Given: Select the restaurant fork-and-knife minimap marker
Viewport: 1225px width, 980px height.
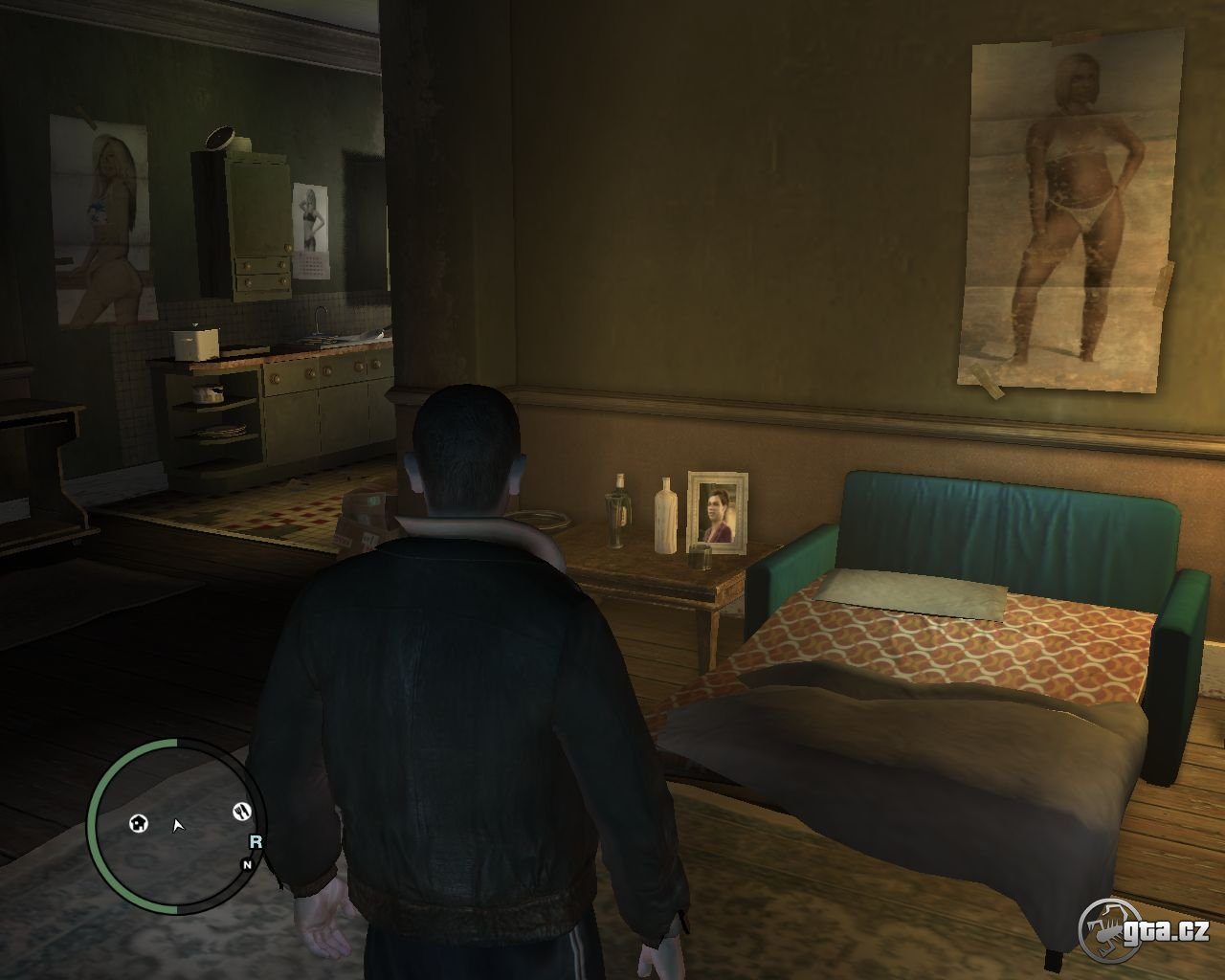Looking at the screenshot, I should (241, 812).
